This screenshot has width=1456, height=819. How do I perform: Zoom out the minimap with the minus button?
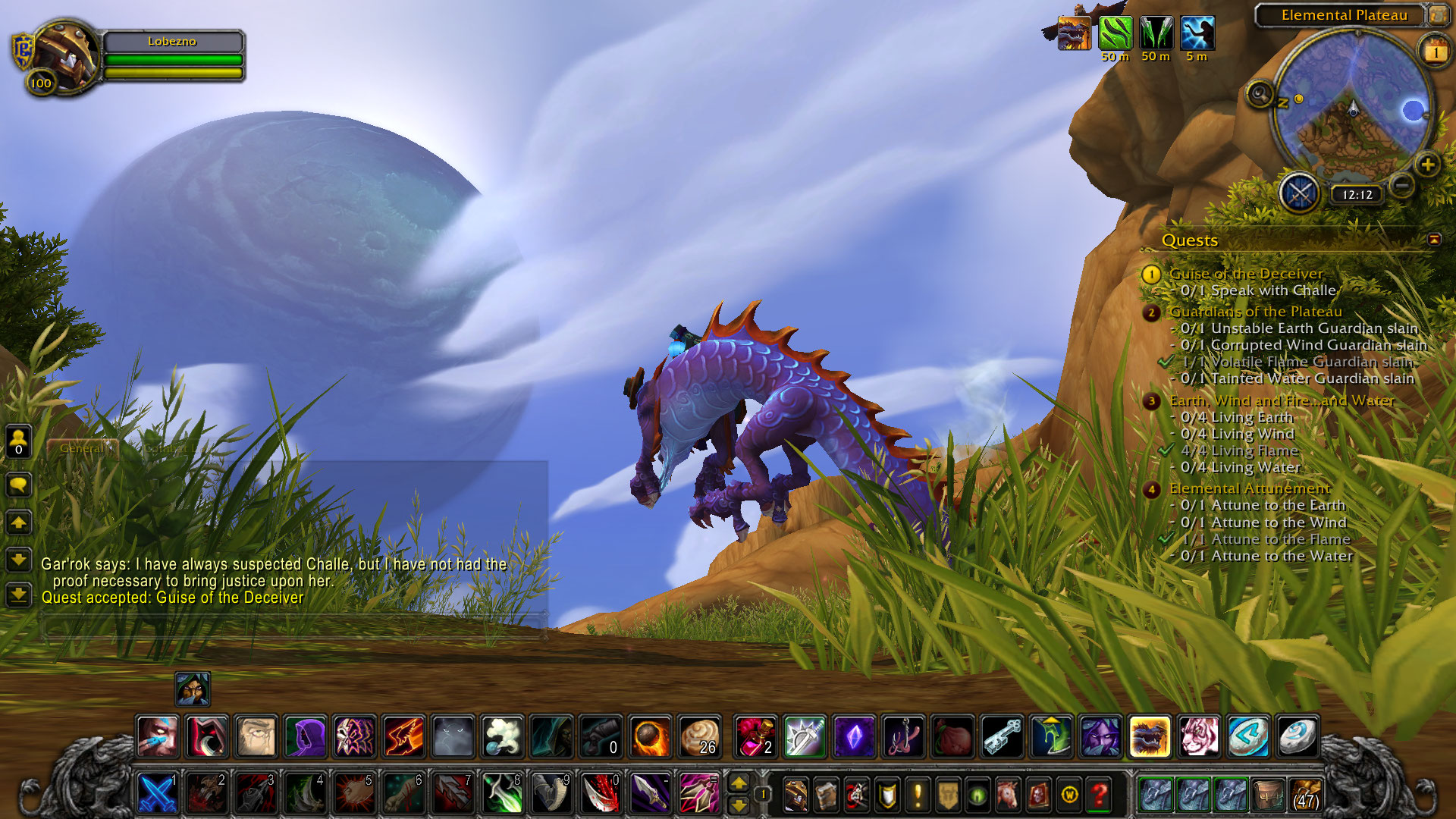1402,184
